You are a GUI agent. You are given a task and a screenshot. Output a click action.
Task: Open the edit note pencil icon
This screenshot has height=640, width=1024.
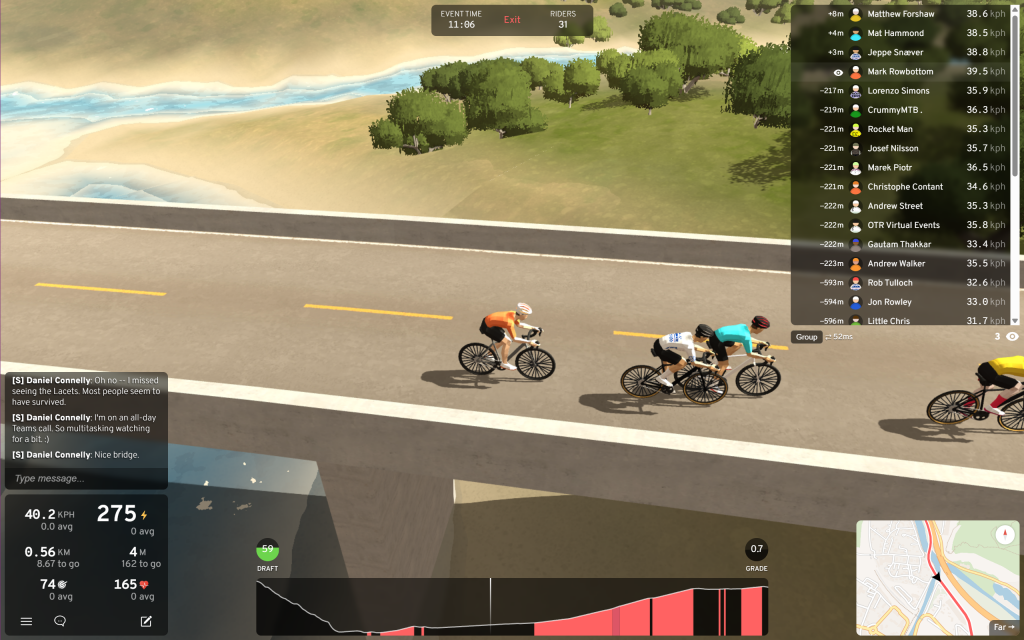click(x=146, y=621)
